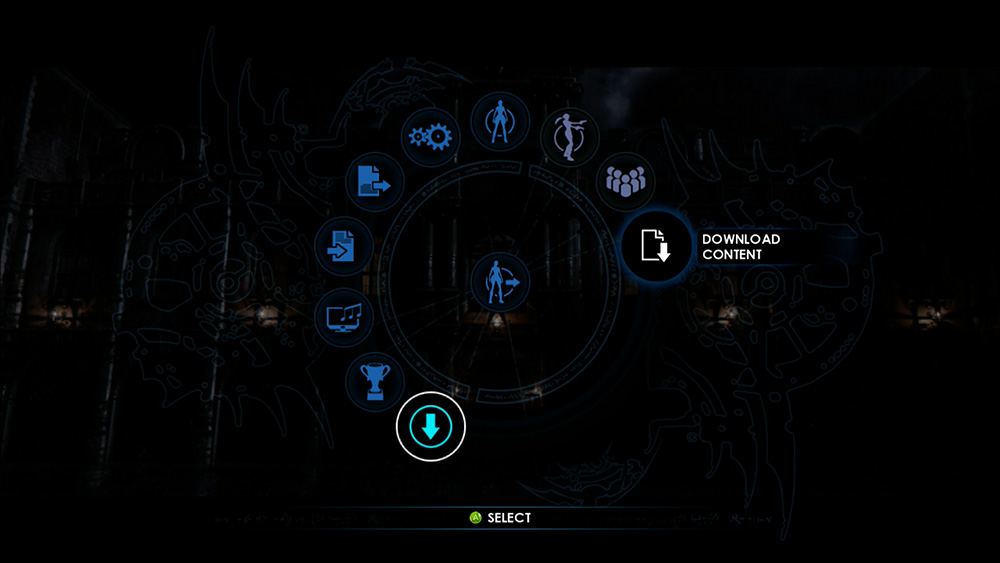
Task: Select the document with outgoing arrow icon
Action: [375, 182]
